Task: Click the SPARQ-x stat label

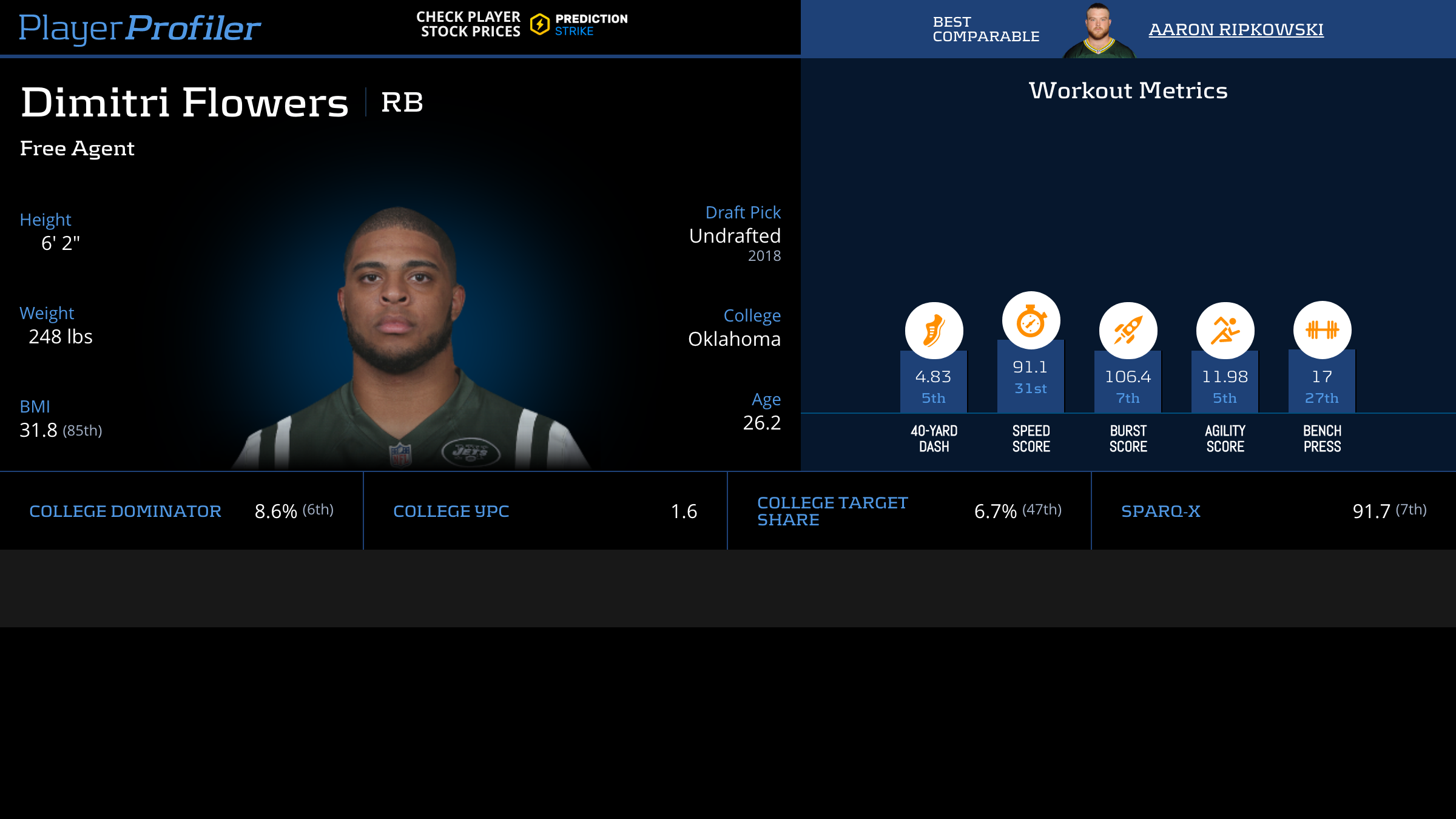Action: (x=1161, y=511)
